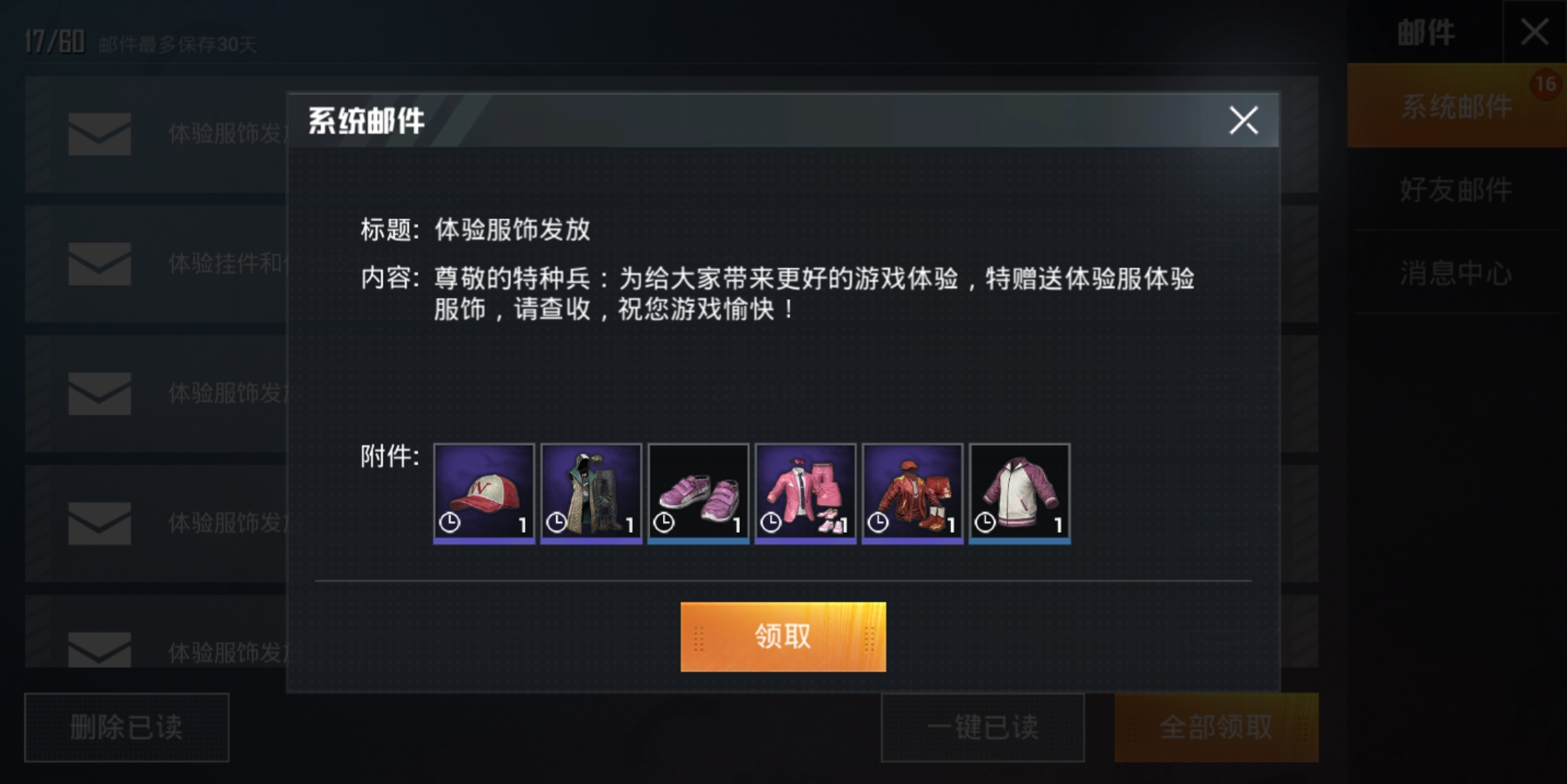
Task: View the hooded coat attachment item
Action: point(590,494)
